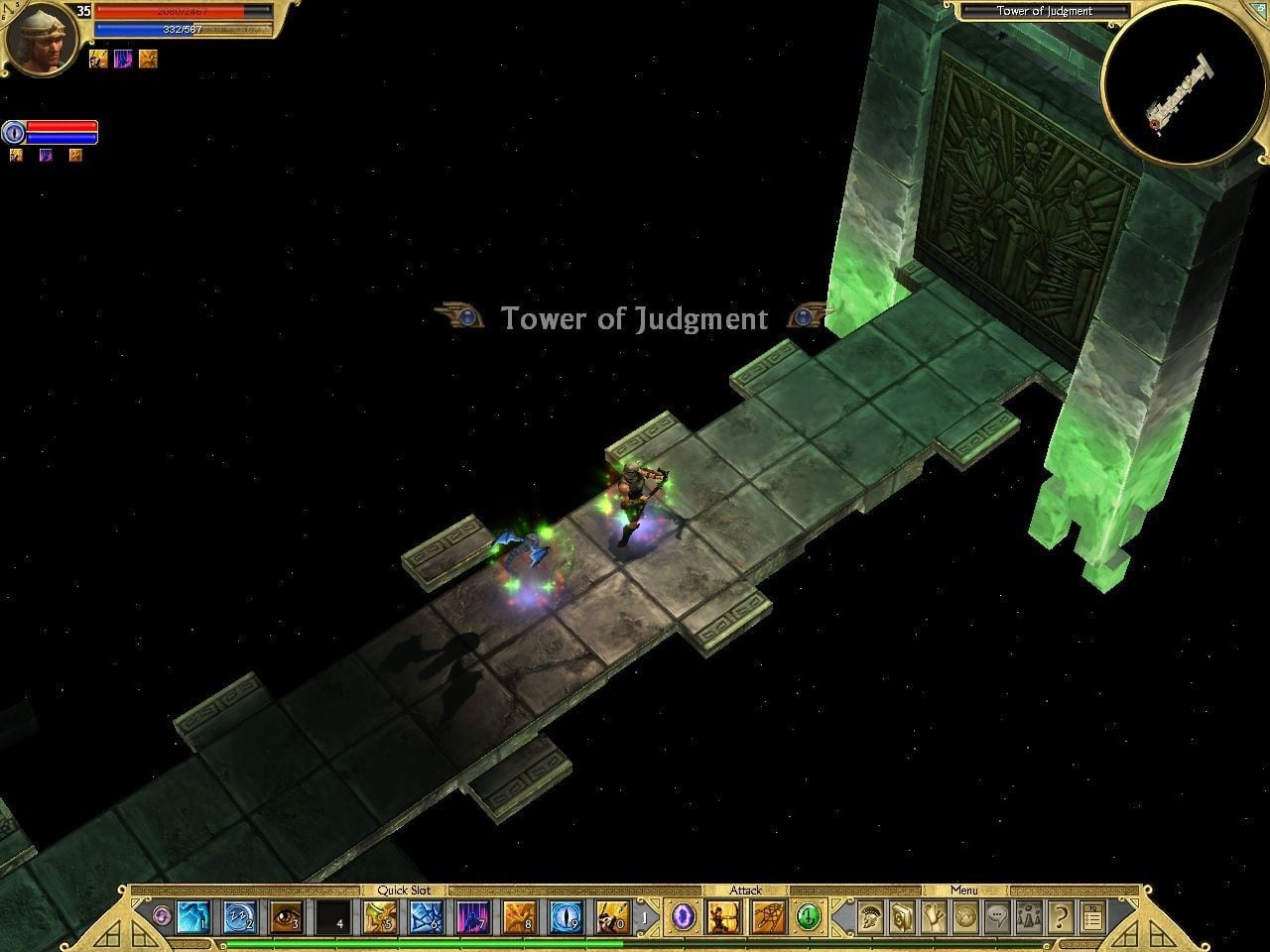This screenshot has width=1270, height=952.
Task: Choose the archer bow attack skill
Action: 721,917
